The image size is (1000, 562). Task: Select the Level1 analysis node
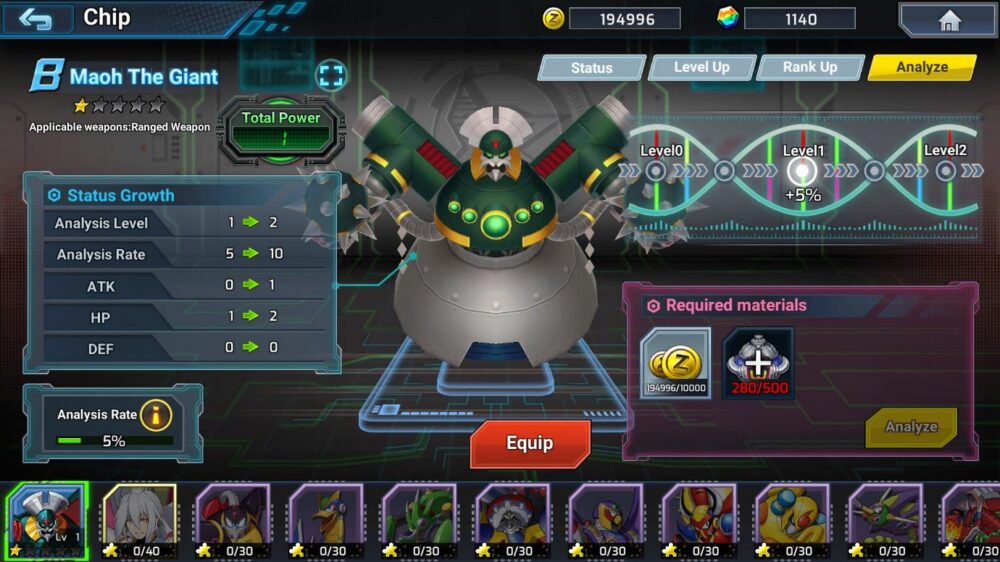(802, 172)
